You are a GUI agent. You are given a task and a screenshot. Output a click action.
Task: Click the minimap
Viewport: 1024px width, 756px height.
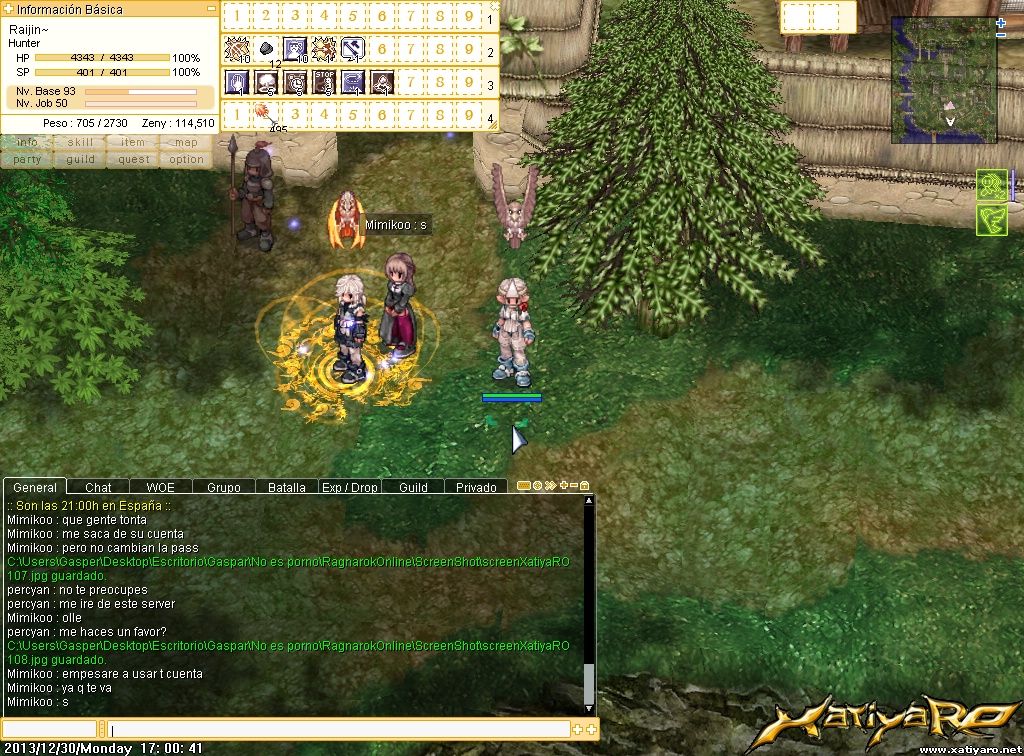coord(944,80)
